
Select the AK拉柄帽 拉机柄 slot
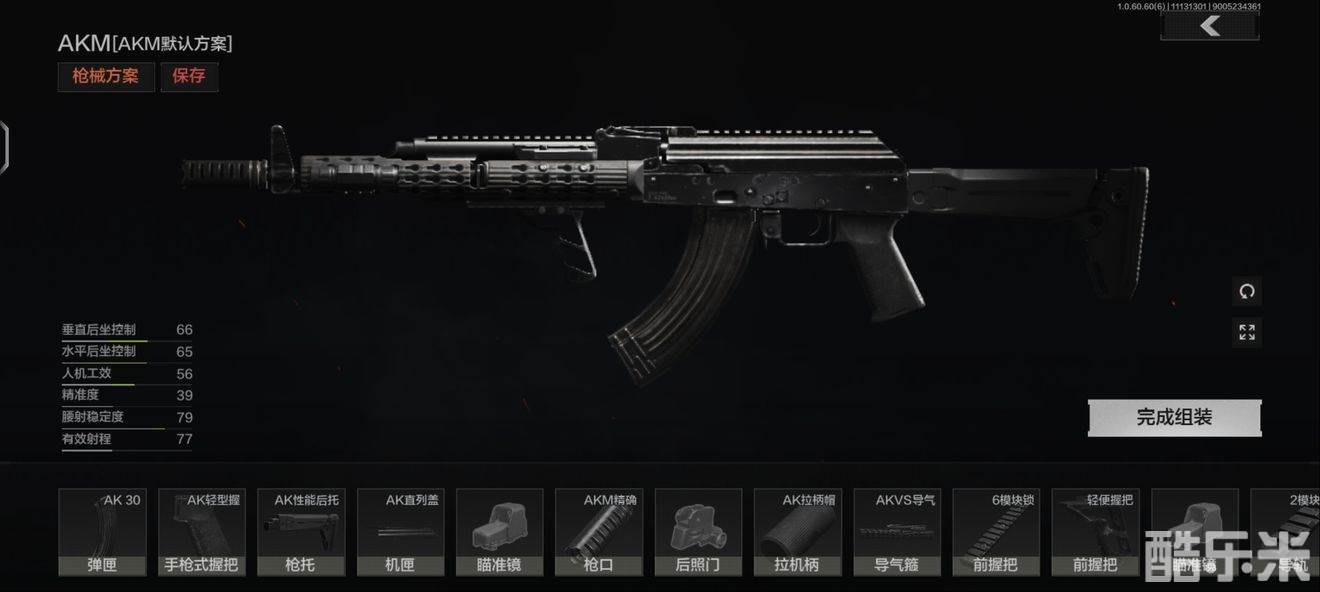[x=797, y=532]
